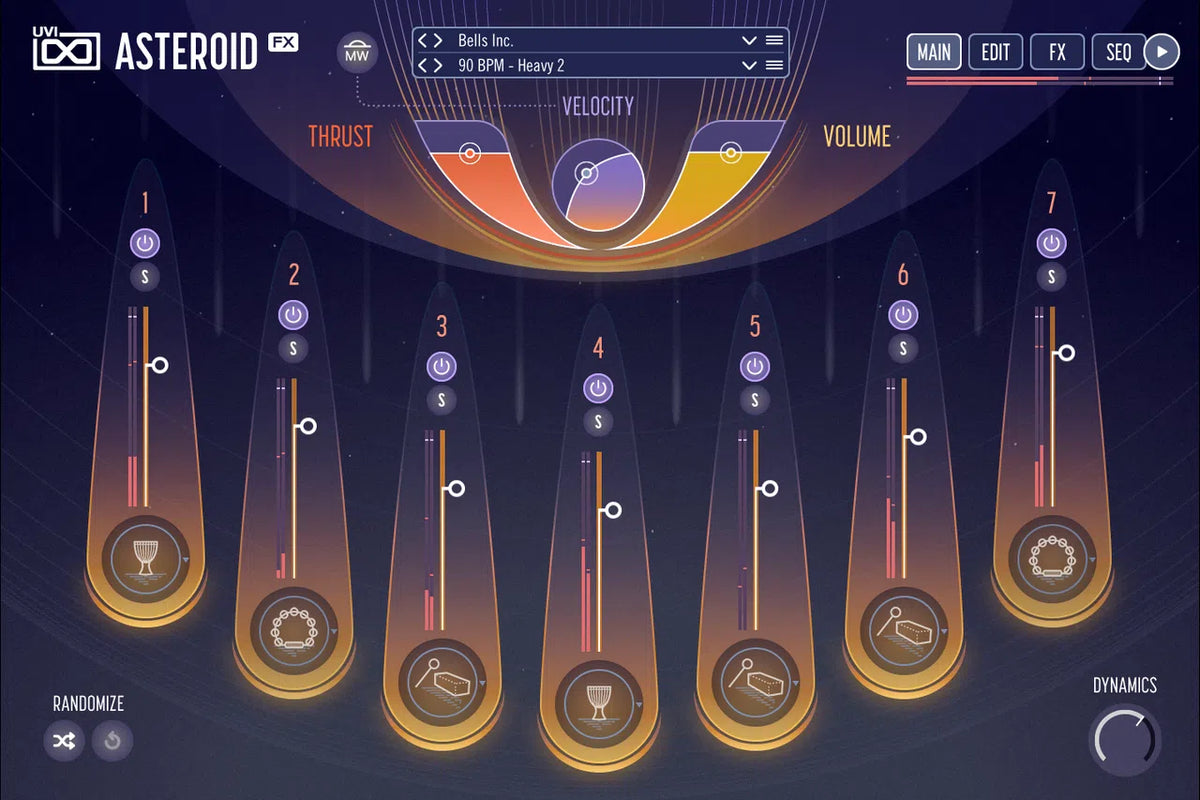
Task: Solo layer 7 with its S button
Action: coord(1050,277)
